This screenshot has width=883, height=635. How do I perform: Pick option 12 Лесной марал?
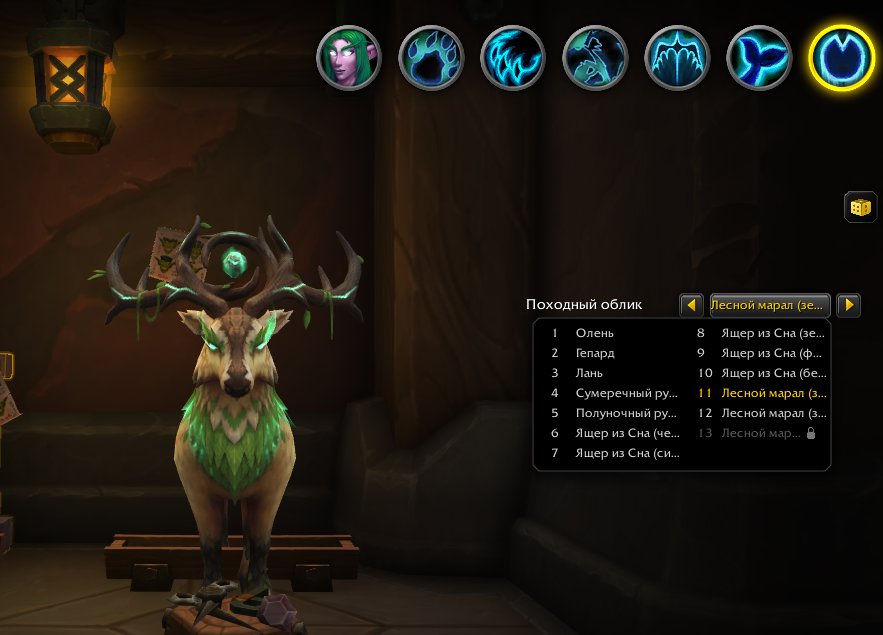coord(760,413)
